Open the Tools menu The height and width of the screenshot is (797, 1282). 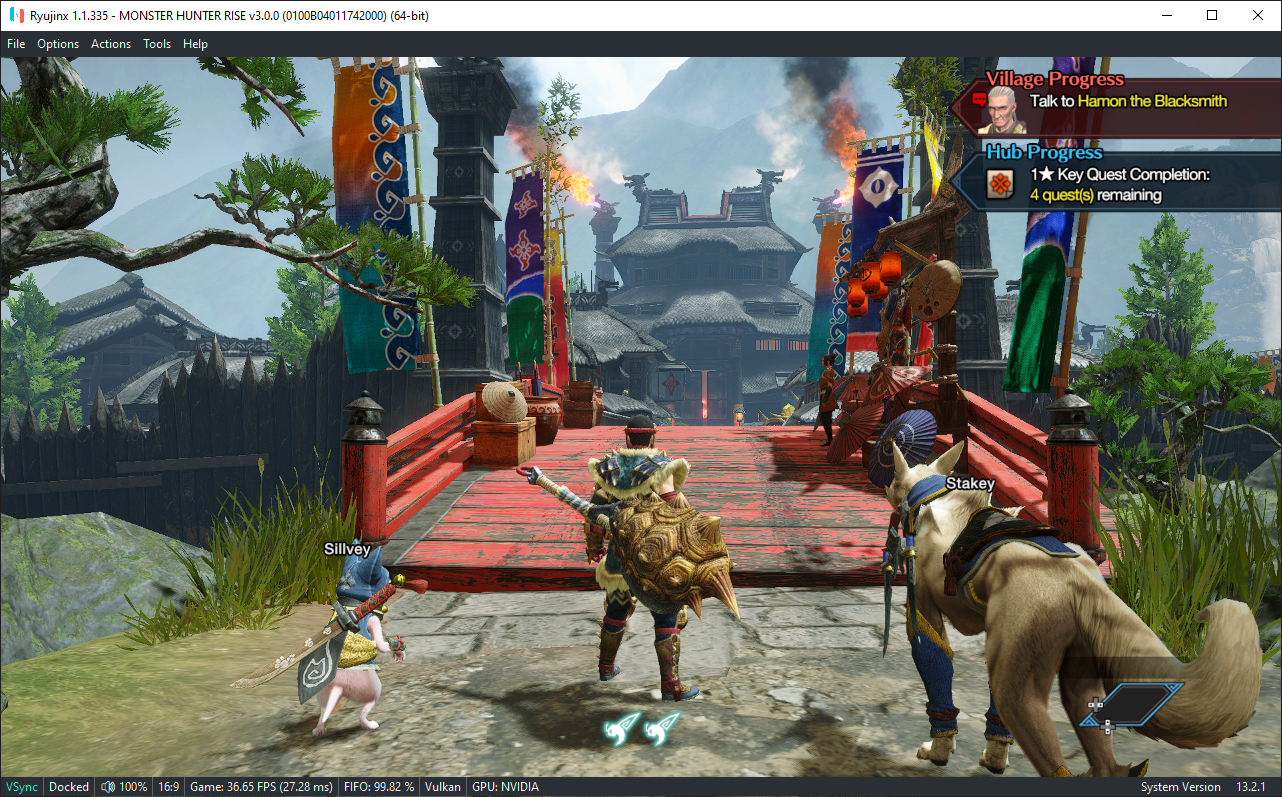coord(157,44)
